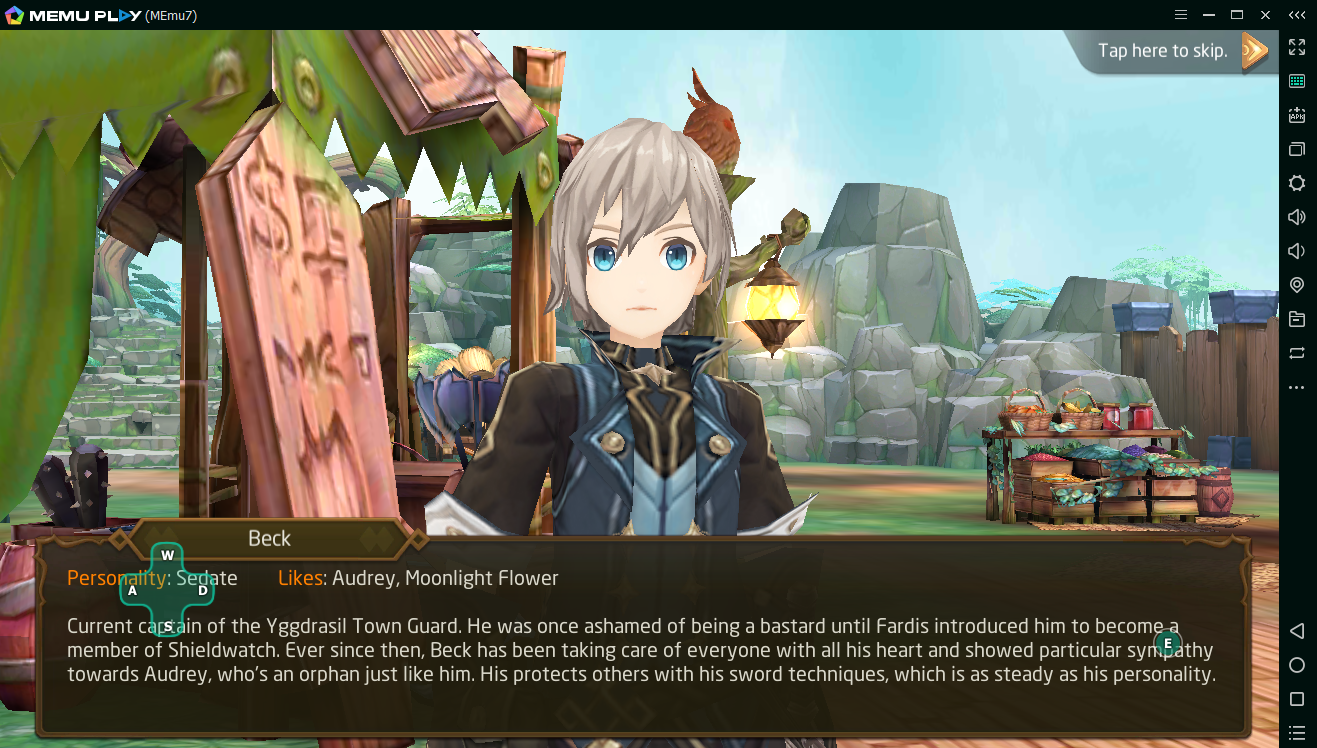The image size is (1317, 748).
Task: Close the MEmu emulator window
Action: (1265, 15)
